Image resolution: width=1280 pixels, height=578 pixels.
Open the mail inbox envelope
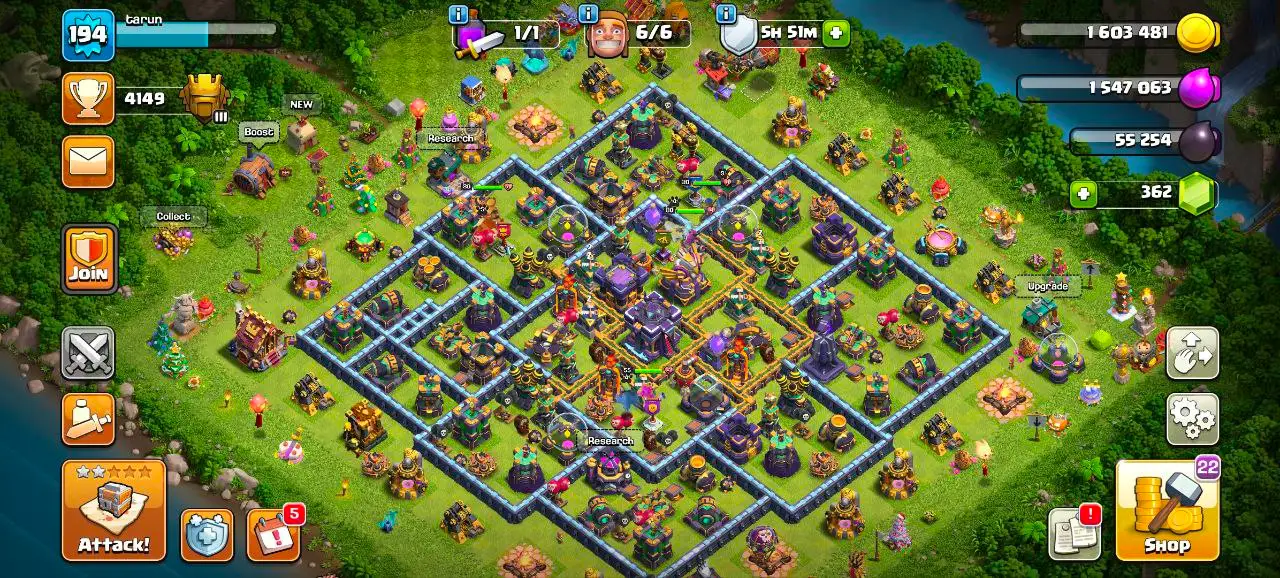88,161
